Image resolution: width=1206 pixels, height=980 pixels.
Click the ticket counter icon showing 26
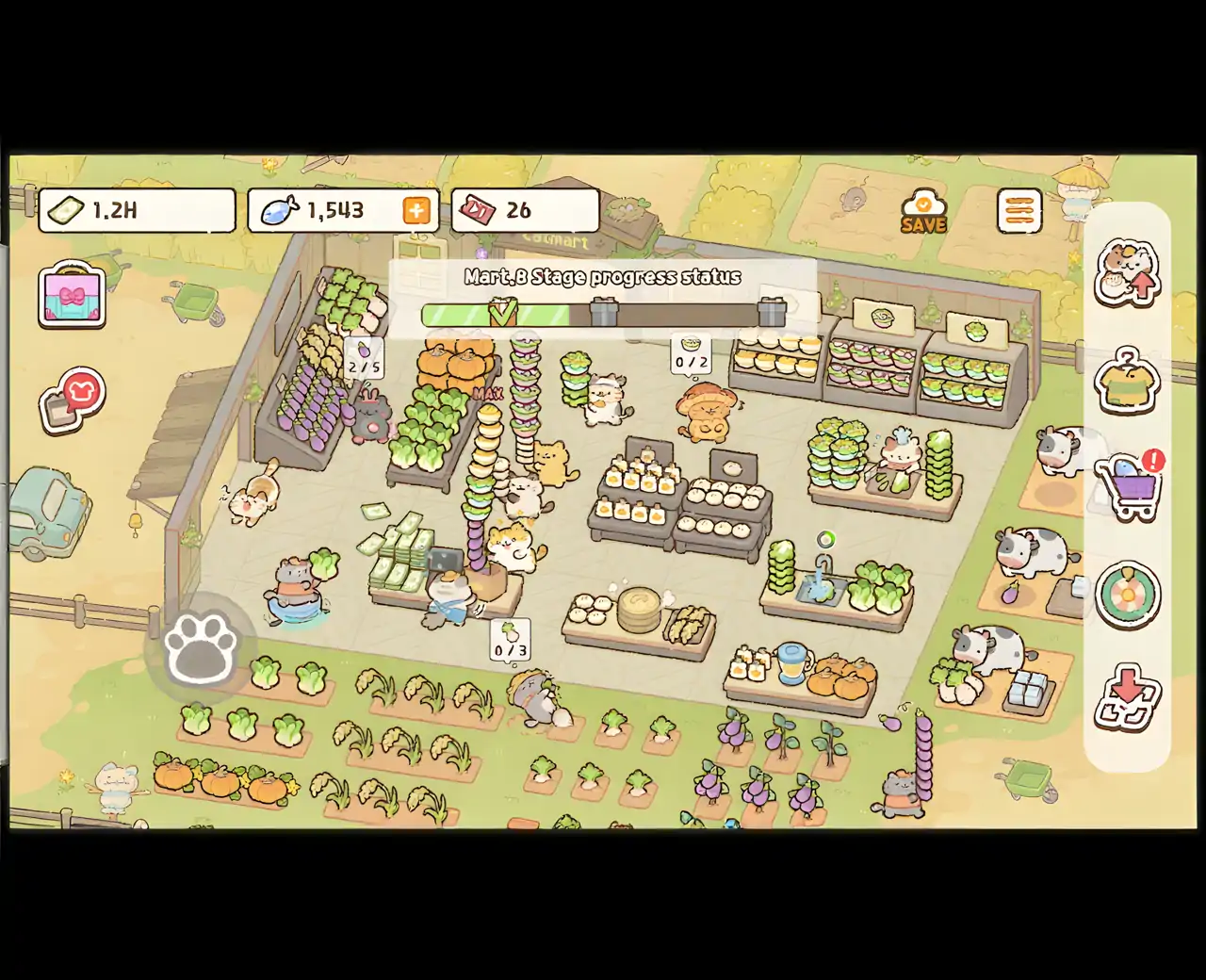tap(525, 210)
